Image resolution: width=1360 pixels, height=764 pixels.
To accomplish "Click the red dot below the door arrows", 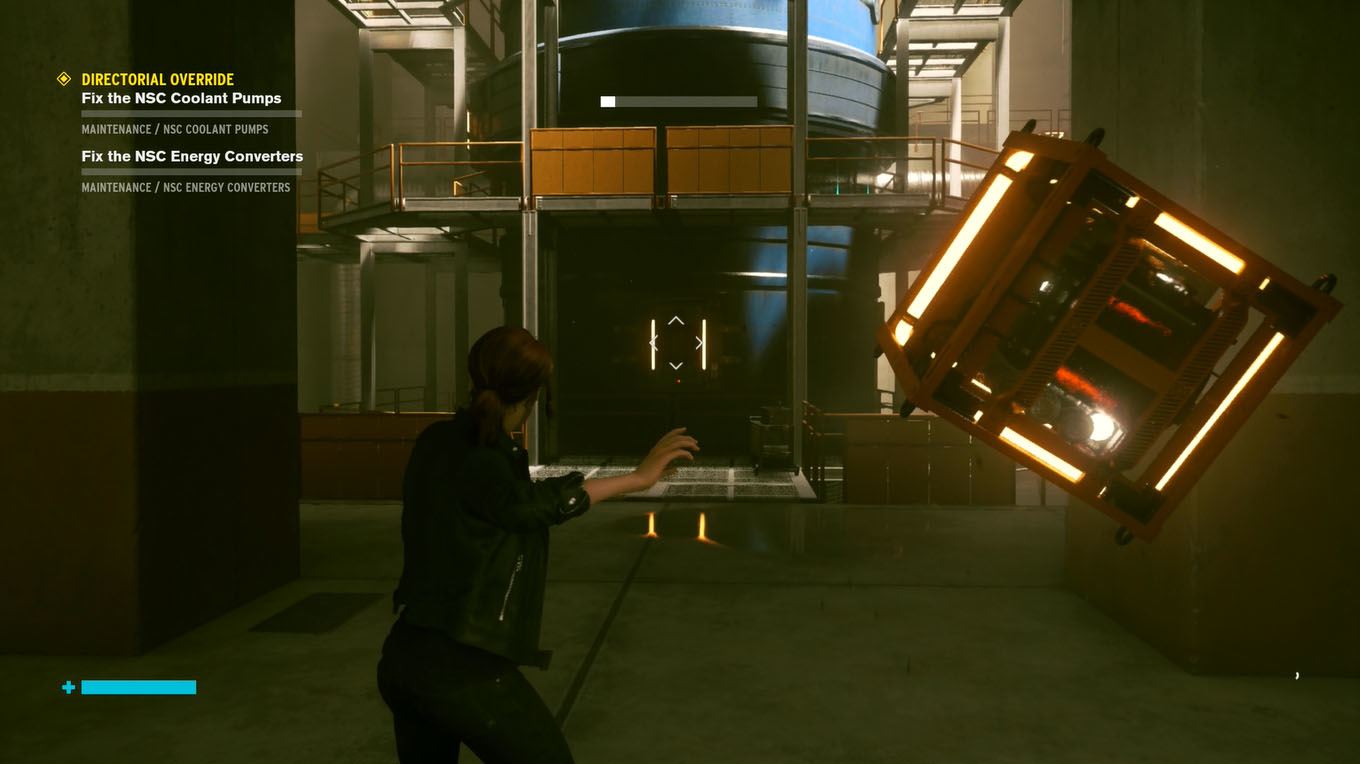I will [x=676, y=379].
